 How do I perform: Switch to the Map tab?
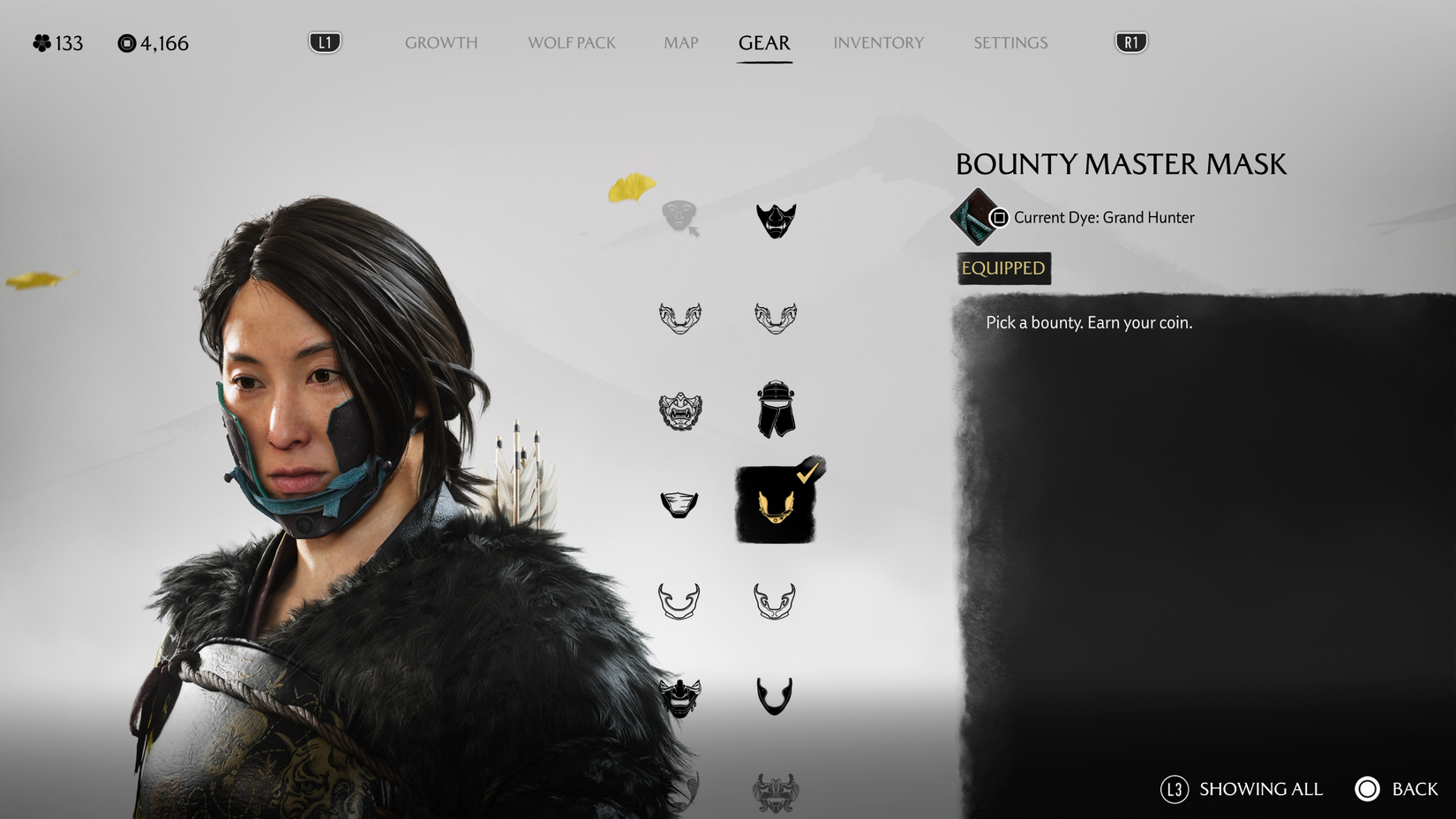(x=679, y=42)
